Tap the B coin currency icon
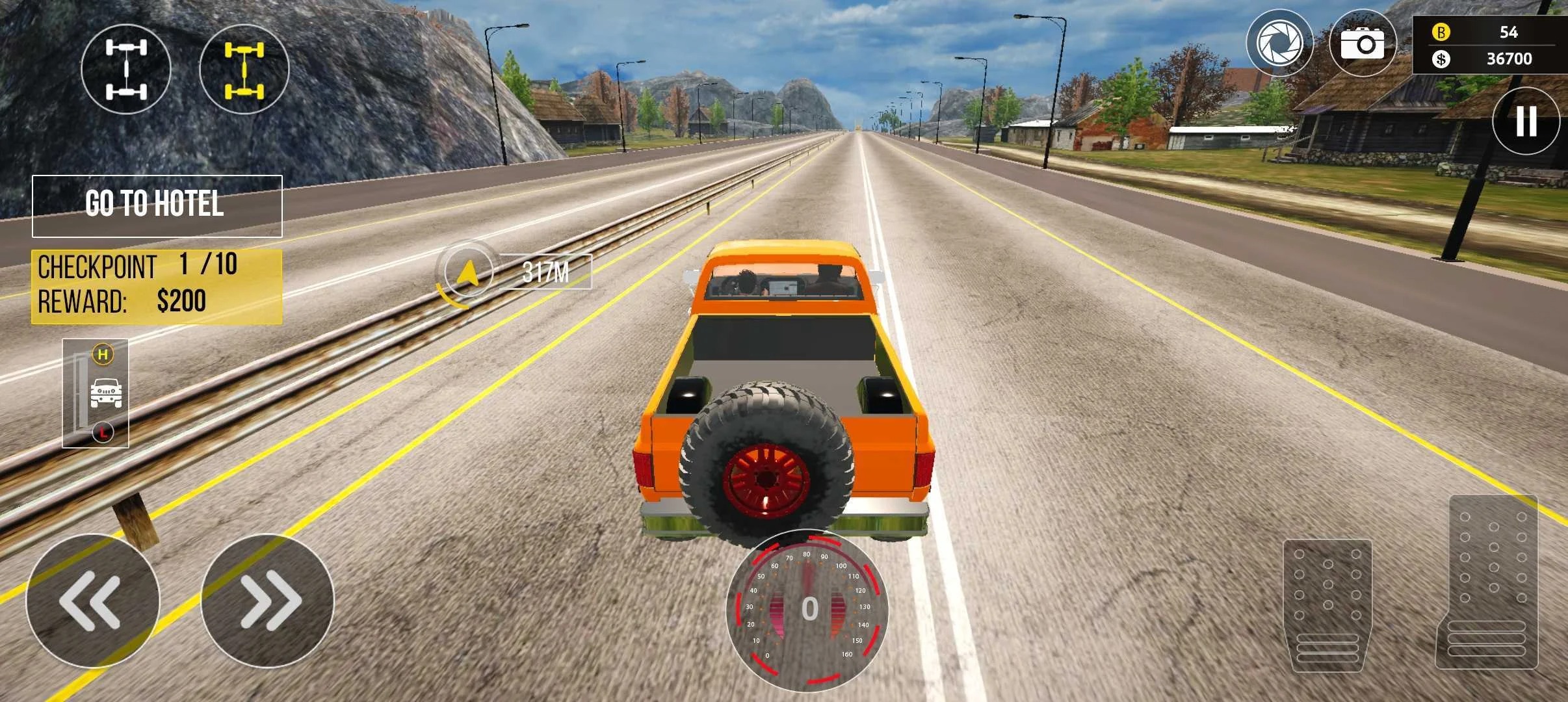 (x=1440, y=31)
